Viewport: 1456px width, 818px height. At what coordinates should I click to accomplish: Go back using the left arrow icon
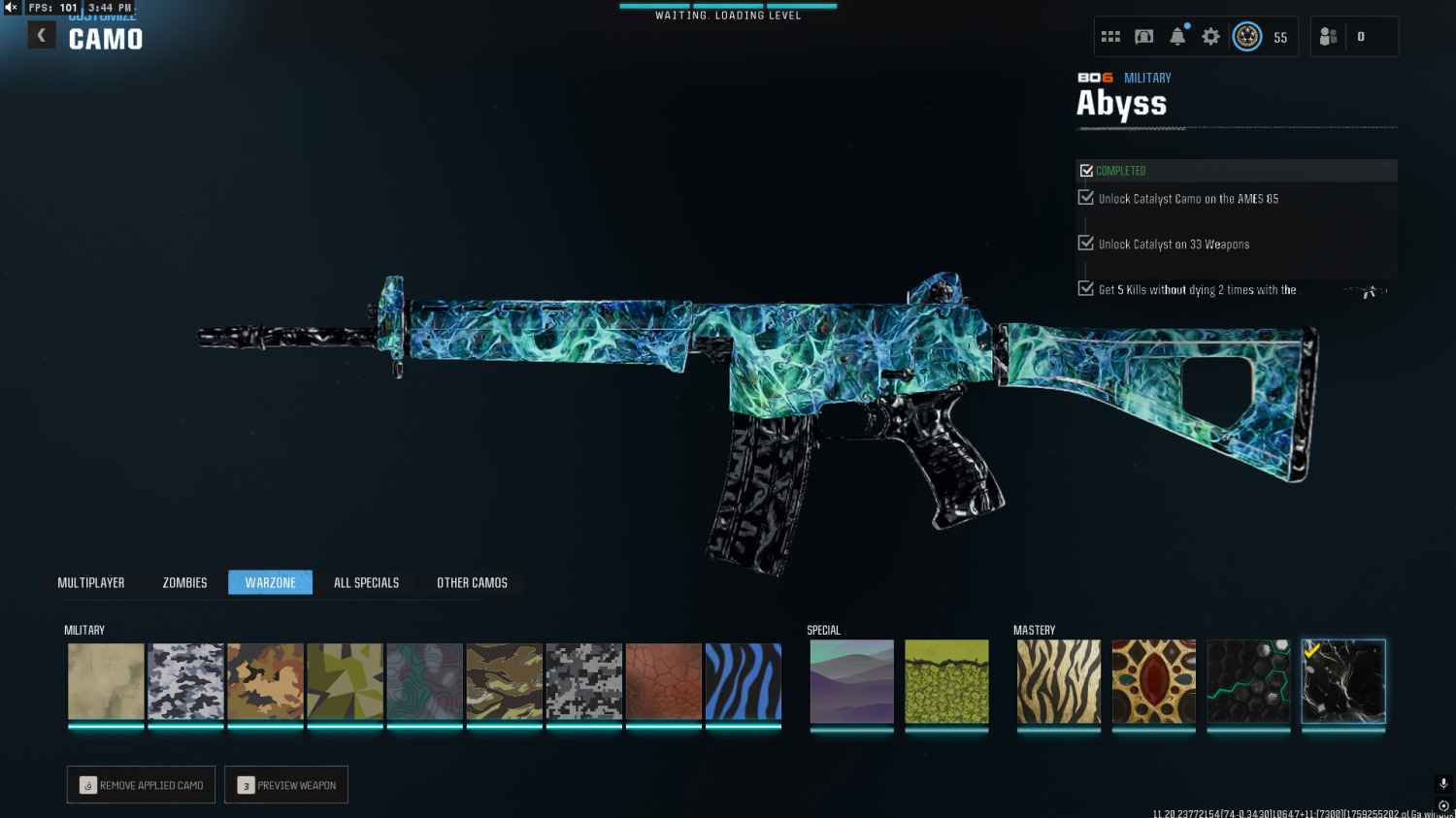point(41,34)
